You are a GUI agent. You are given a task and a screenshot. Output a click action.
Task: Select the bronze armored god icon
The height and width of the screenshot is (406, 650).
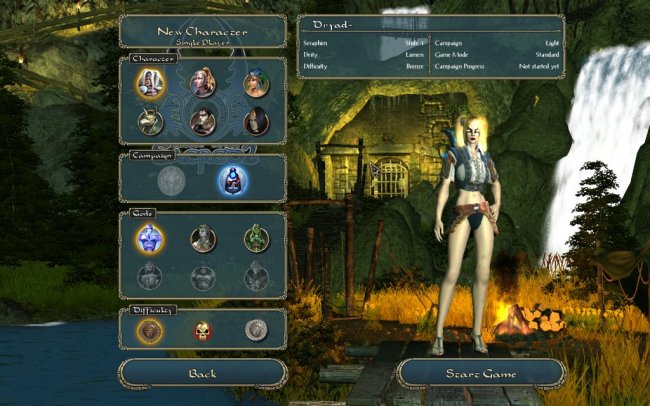pos(203,239)
